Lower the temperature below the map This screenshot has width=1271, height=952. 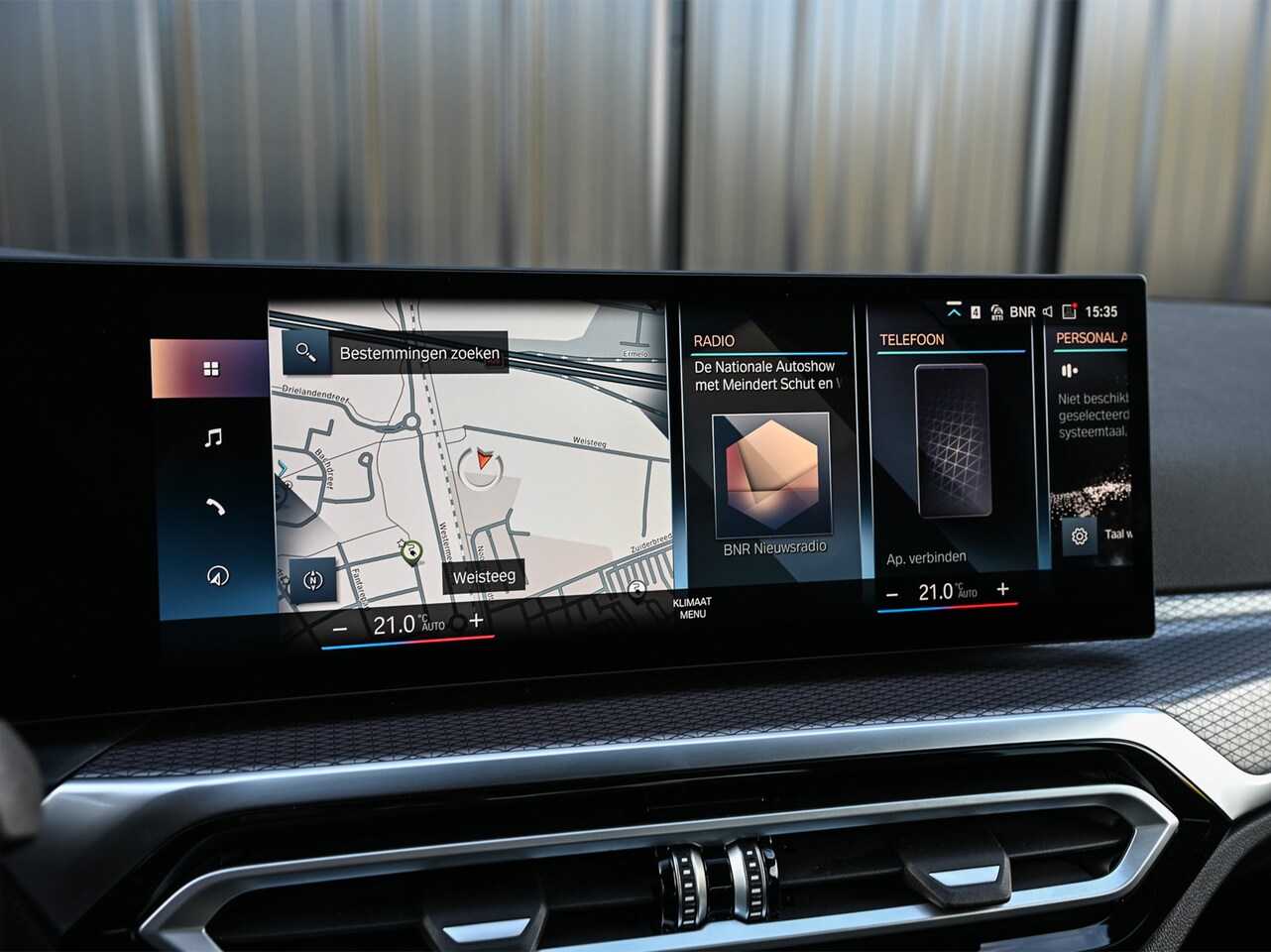340,629
